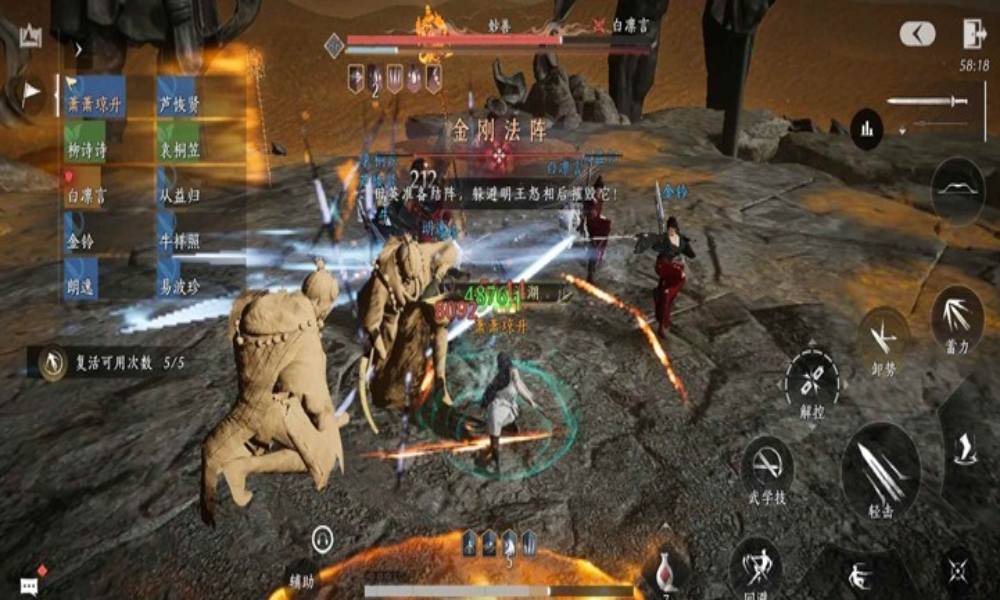
Task: Toggle the 辅助 assist button
Action: point(321,541)
